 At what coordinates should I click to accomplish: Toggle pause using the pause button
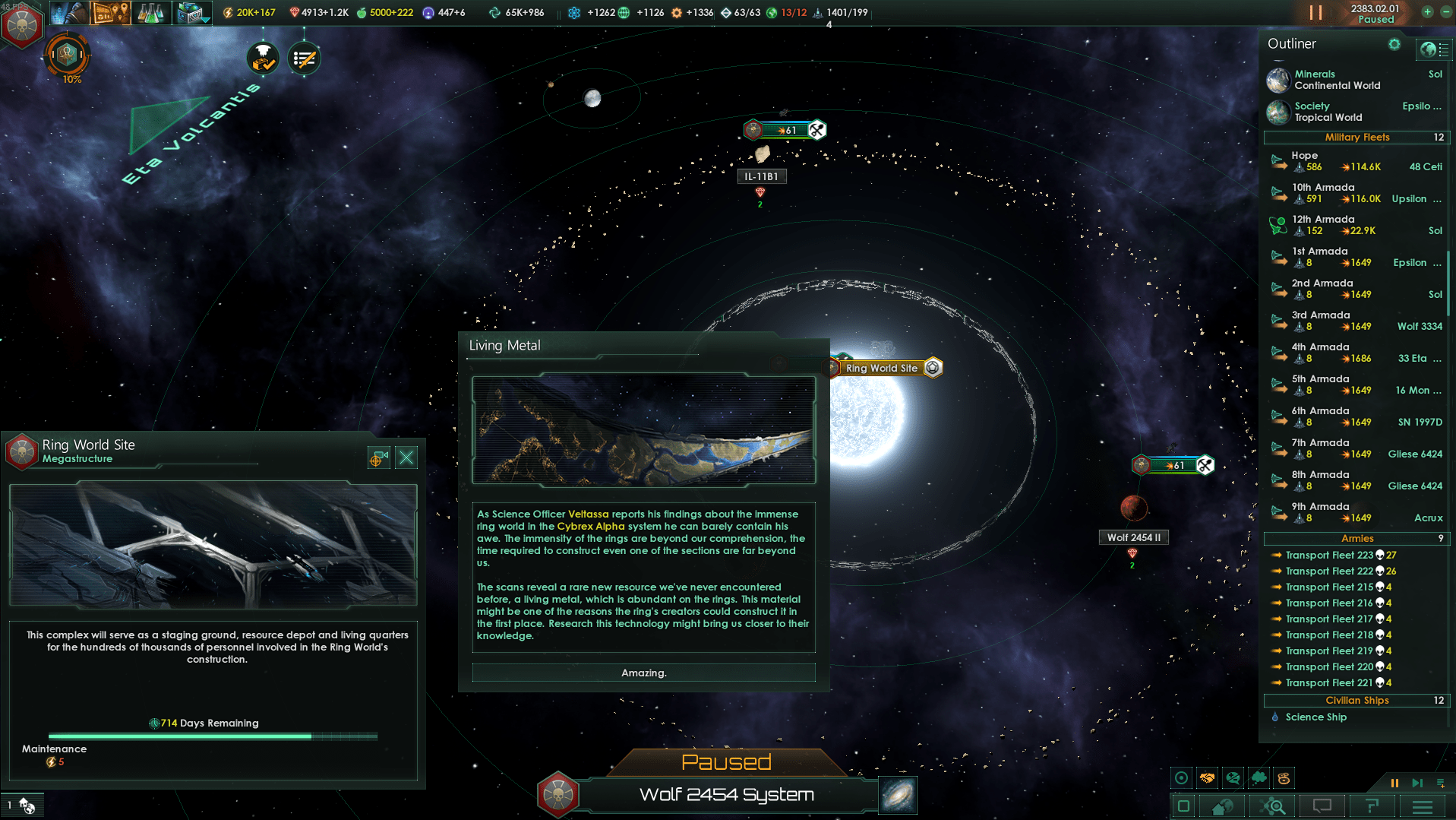tap(1394, 783)
